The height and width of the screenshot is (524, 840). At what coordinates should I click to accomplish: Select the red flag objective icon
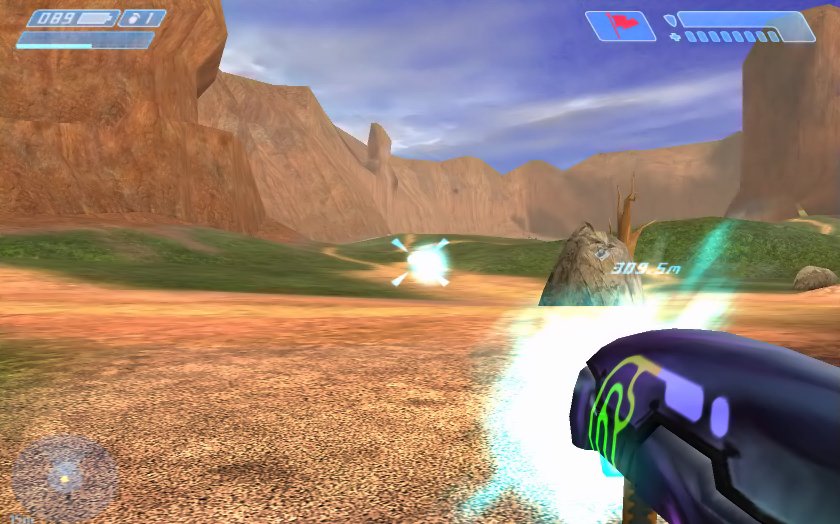[x=620, y=25]
